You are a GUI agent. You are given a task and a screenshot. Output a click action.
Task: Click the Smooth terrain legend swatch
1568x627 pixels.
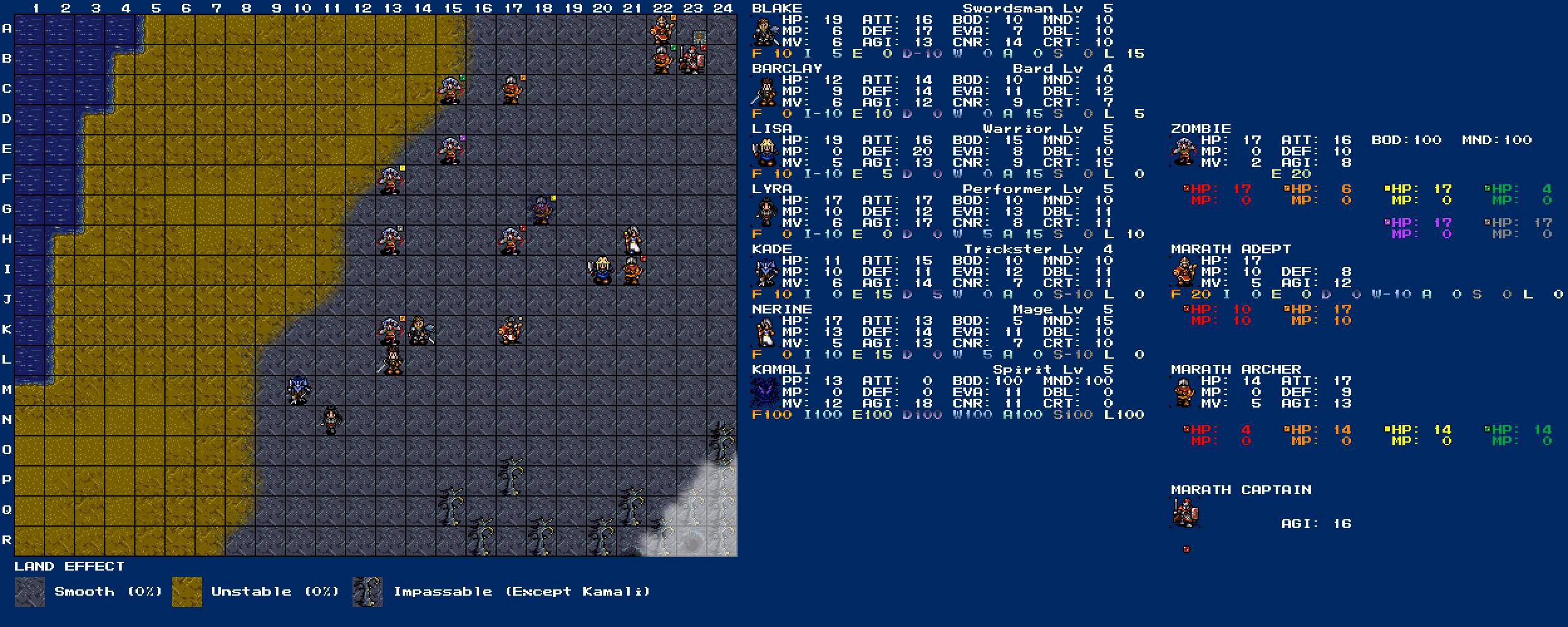pos(30,592)
